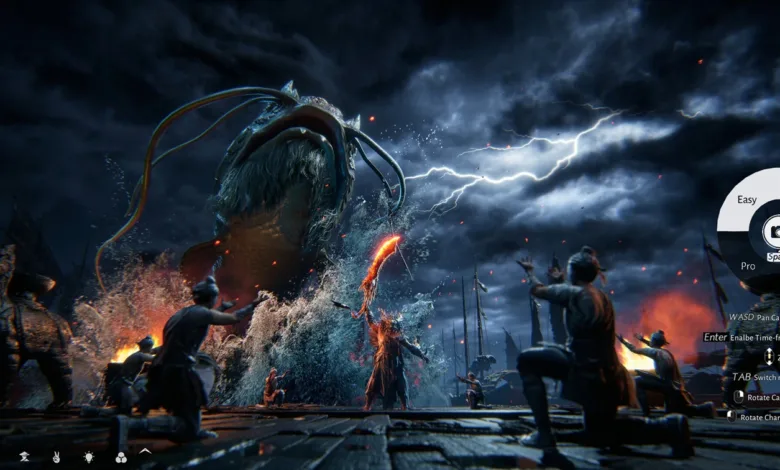Screen dimensions: 780x470
Task: Switch photo mode to Pro
Action: point(747,266)
